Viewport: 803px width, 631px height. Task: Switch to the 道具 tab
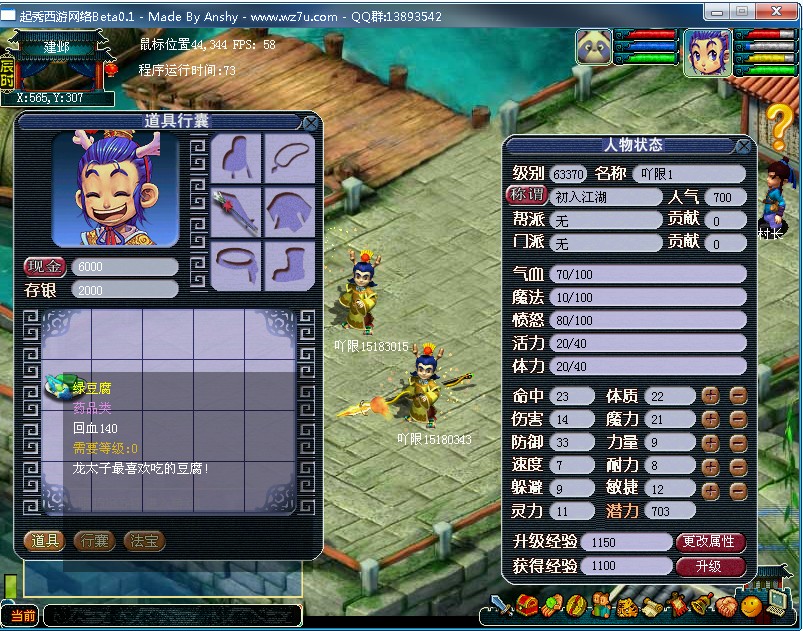[x=44, y=541]
